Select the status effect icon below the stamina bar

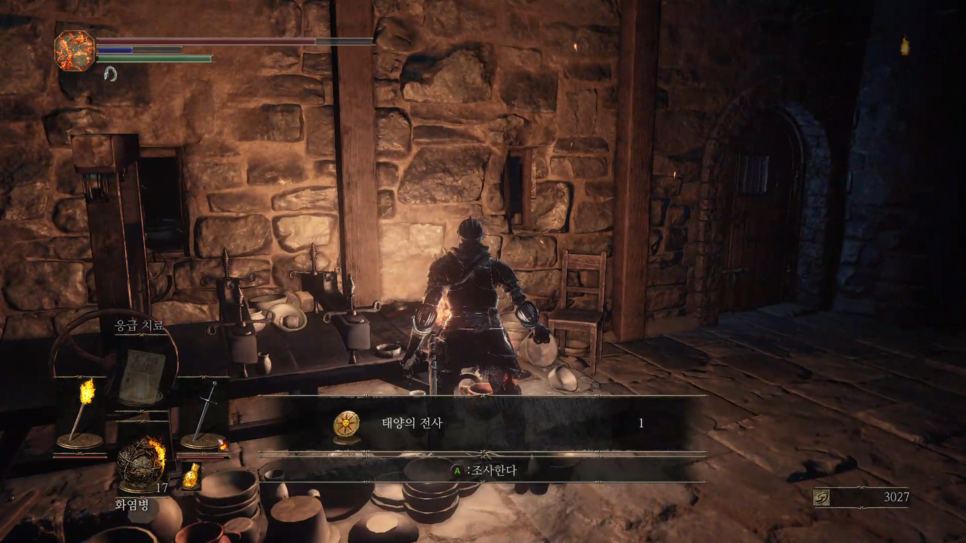(x=110, y=73)
